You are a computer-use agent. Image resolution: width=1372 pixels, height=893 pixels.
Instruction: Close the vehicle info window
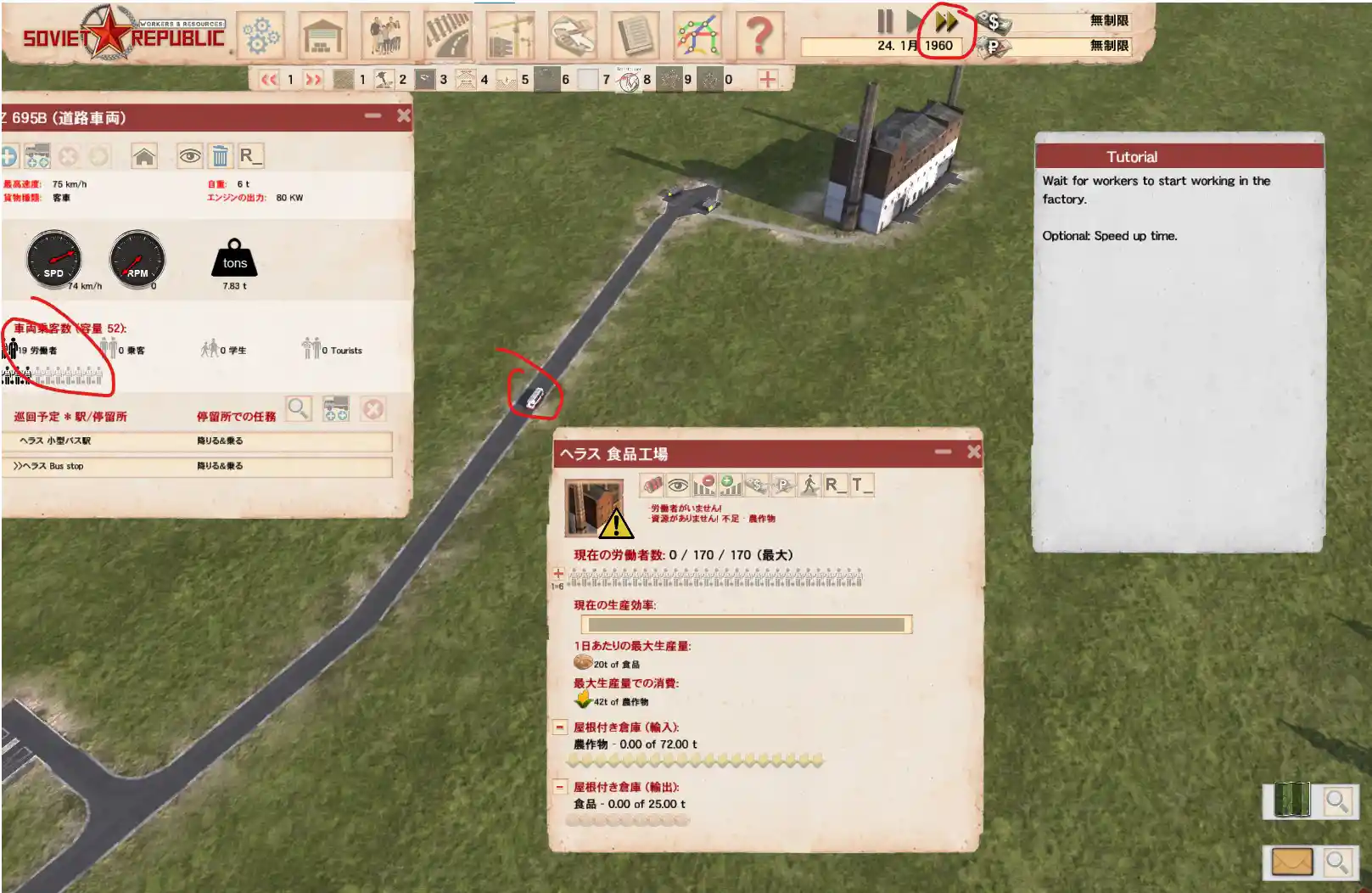[x=404, y=115]
